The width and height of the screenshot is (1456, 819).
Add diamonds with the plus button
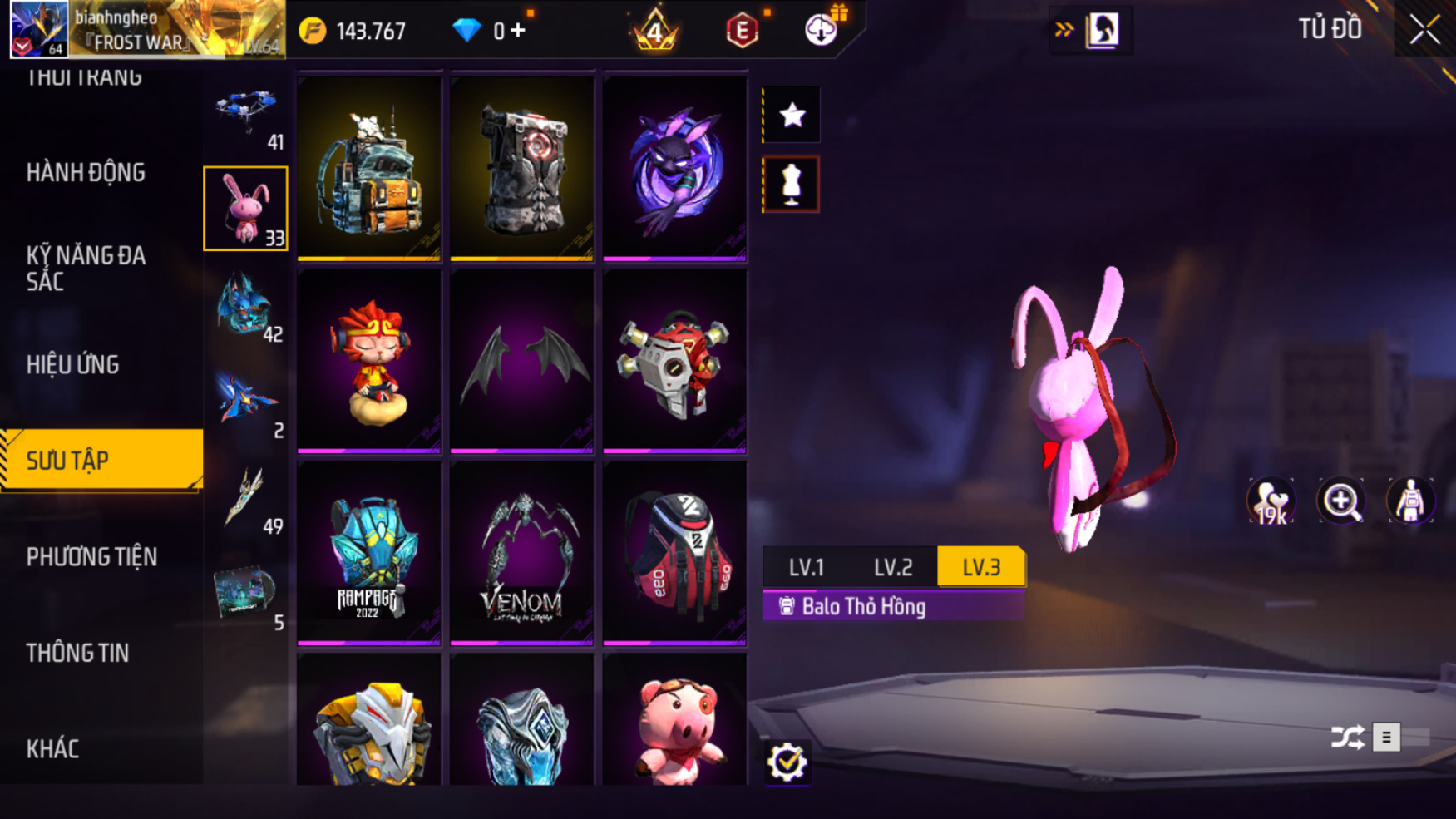[518, 31]
